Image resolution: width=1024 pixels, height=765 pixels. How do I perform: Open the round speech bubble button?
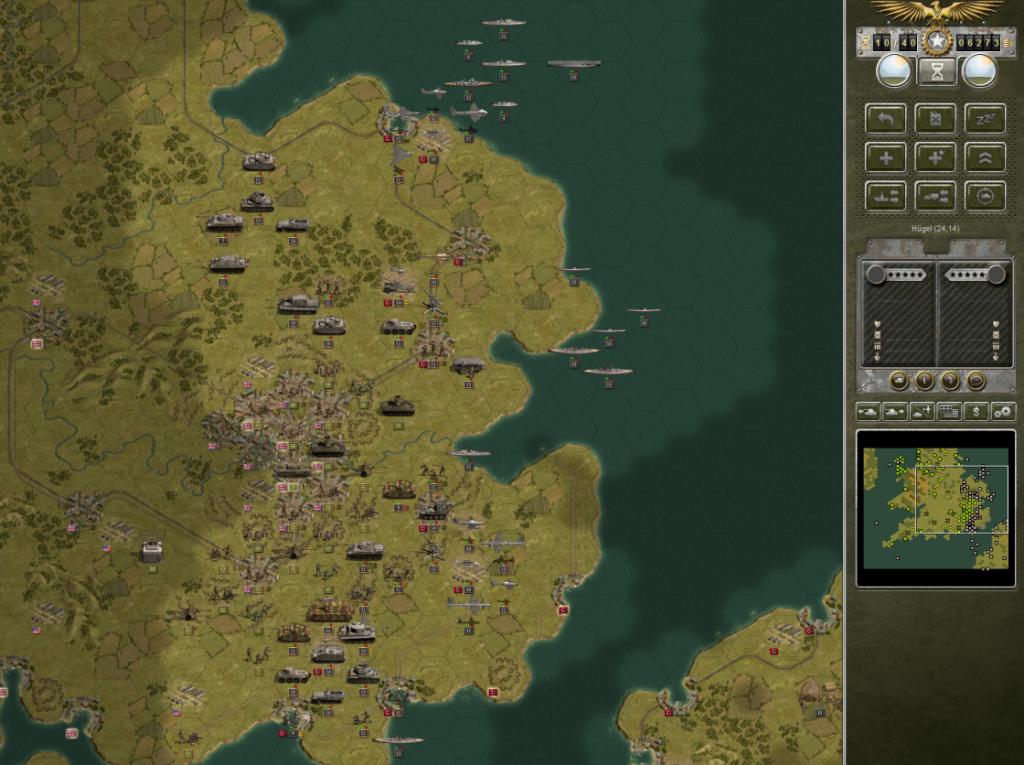click(x=976, y=380)
